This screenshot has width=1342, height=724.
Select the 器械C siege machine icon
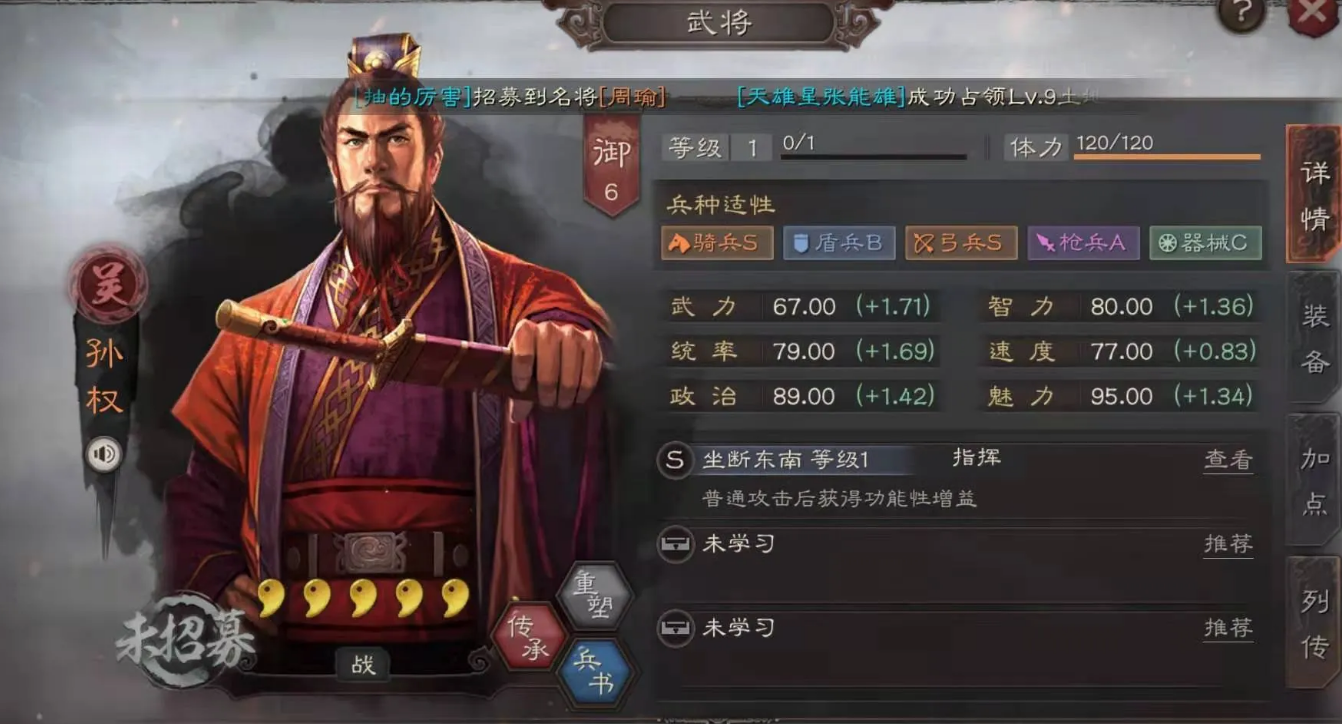(1204, 242)
